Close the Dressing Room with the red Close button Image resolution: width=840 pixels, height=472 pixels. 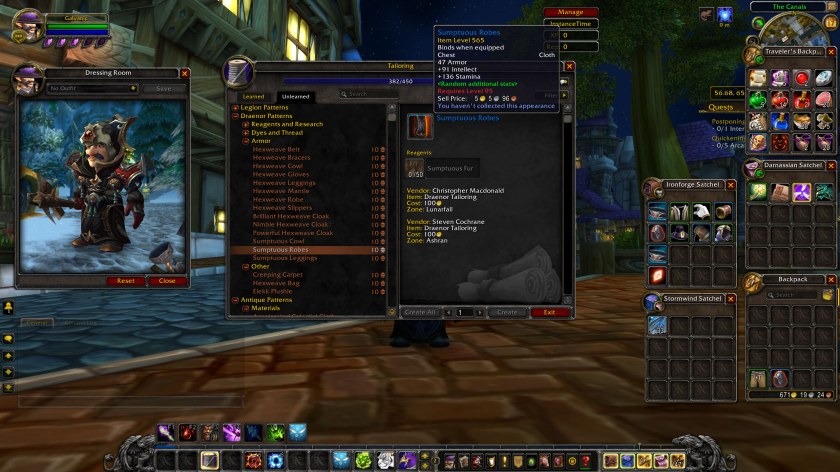click(x=167, y=281)
